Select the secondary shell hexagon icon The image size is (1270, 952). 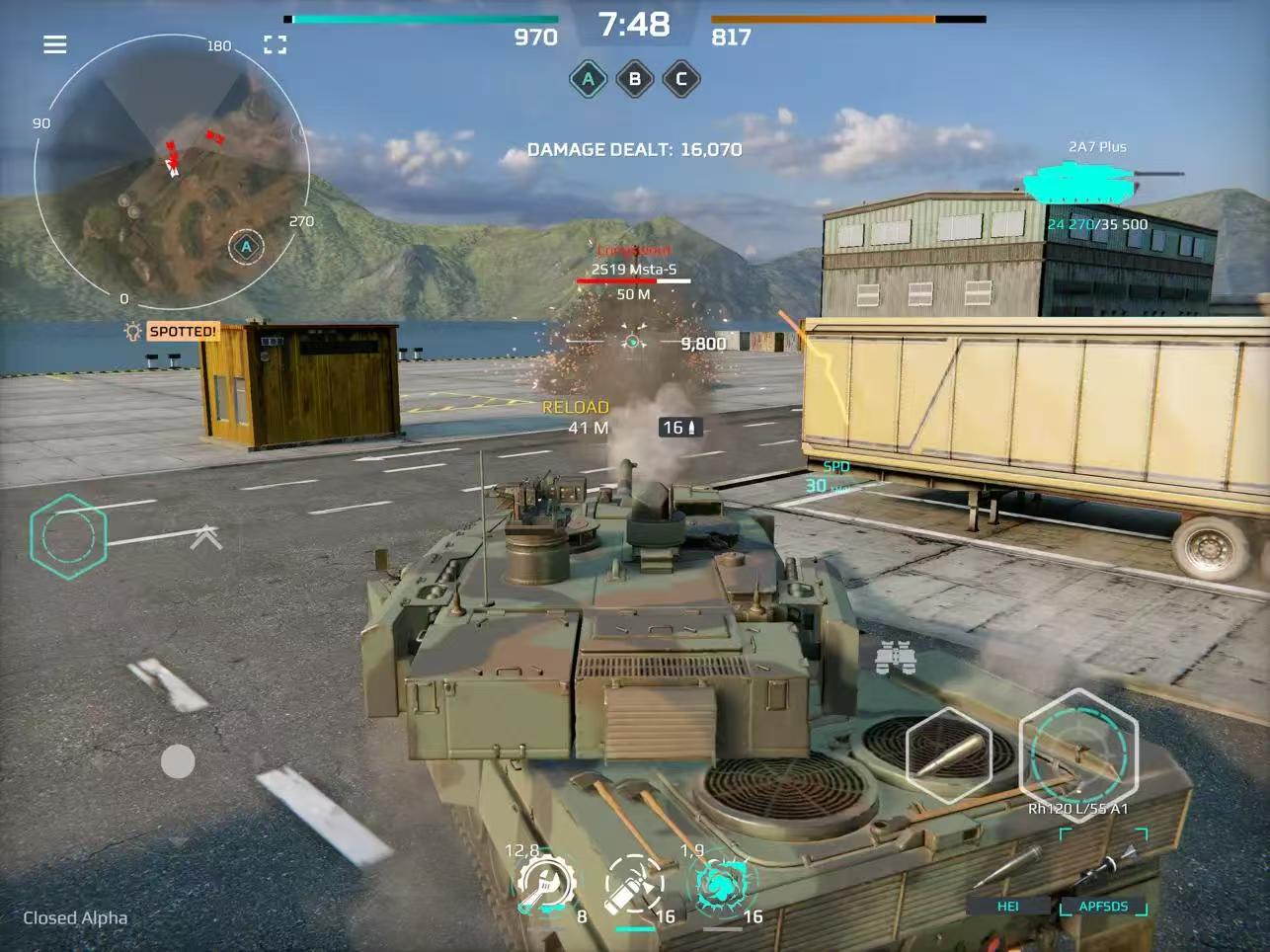[x=947, y=754]
